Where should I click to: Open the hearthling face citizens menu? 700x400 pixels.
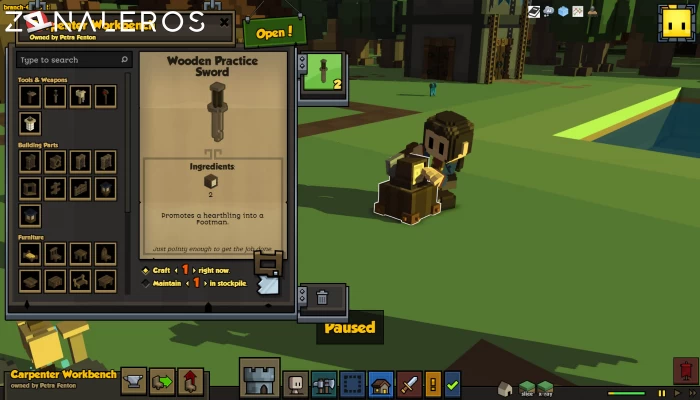[x=296, y=382]
